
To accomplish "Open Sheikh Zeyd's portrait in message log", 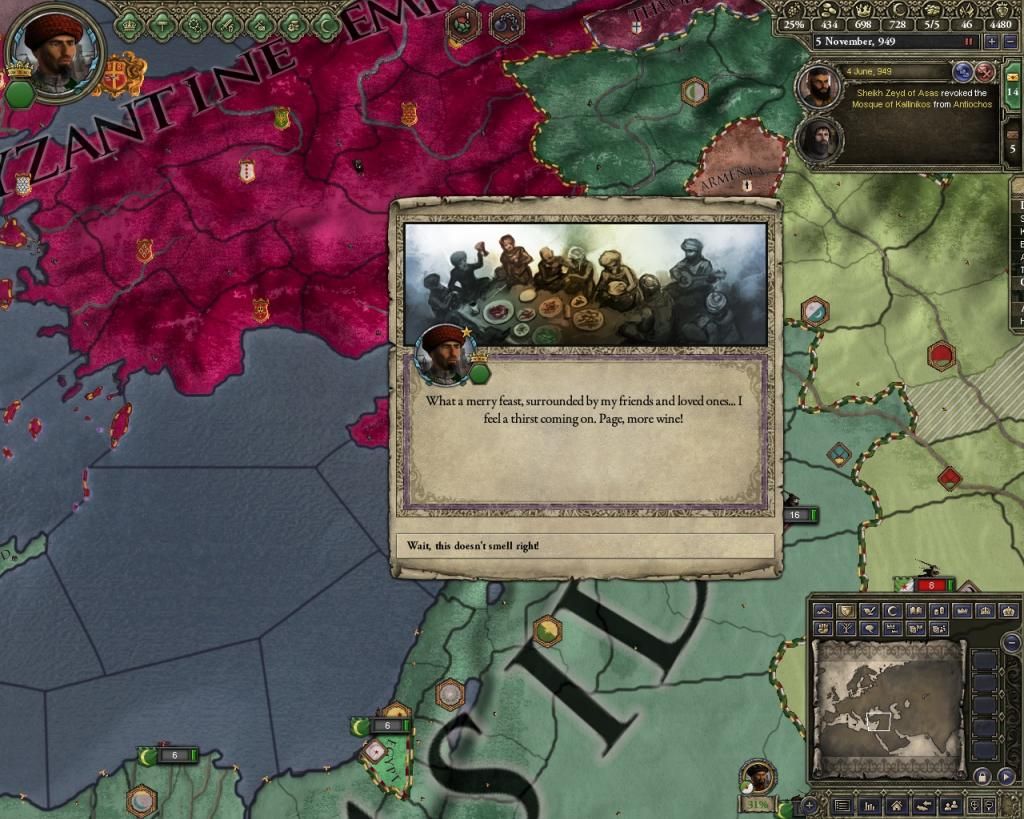I will point(818,88).
